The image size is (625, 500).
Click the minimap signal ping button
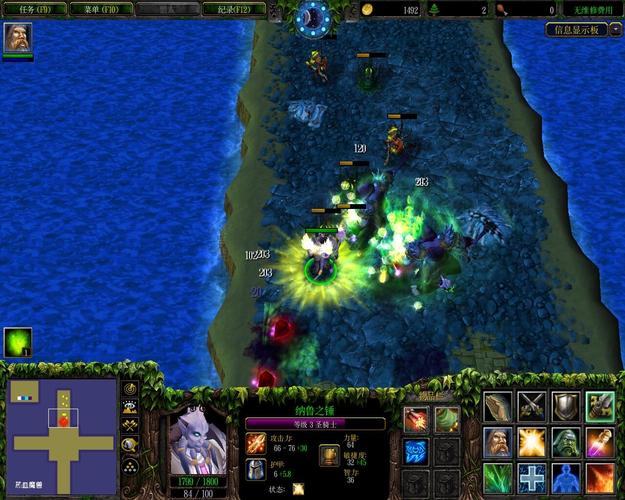coord(131,388)
